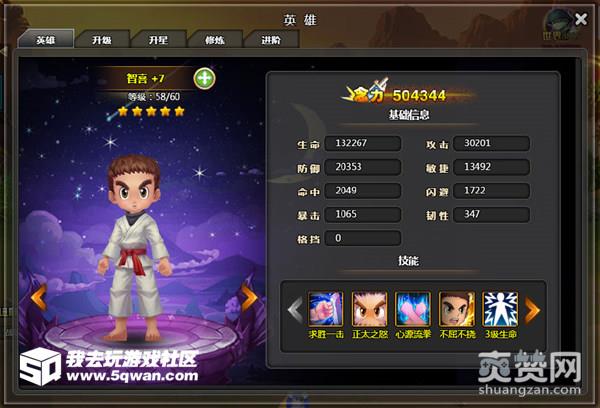Open the 进阶 advancement tab
The width and height of the screenshot is (600, 408).
click(x=271, y=41)
